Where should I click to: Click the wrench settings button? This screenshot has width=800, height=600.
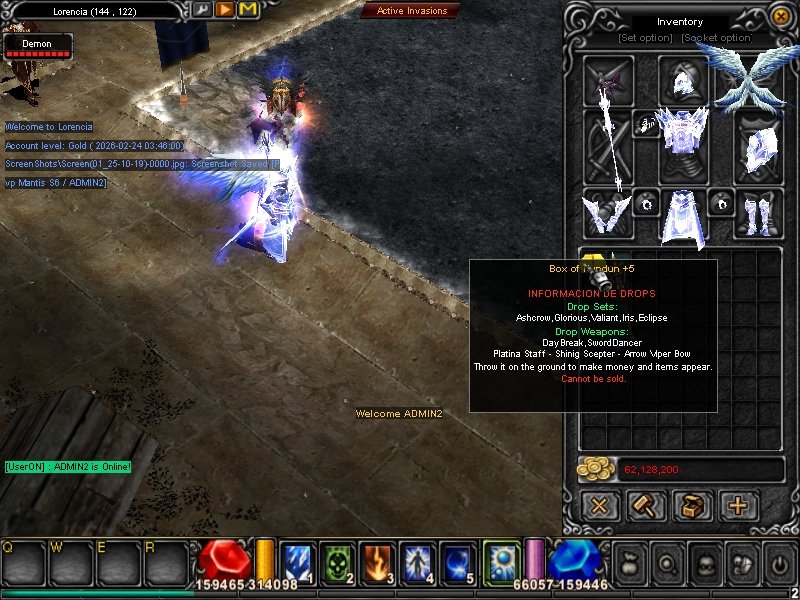point(203,9)
